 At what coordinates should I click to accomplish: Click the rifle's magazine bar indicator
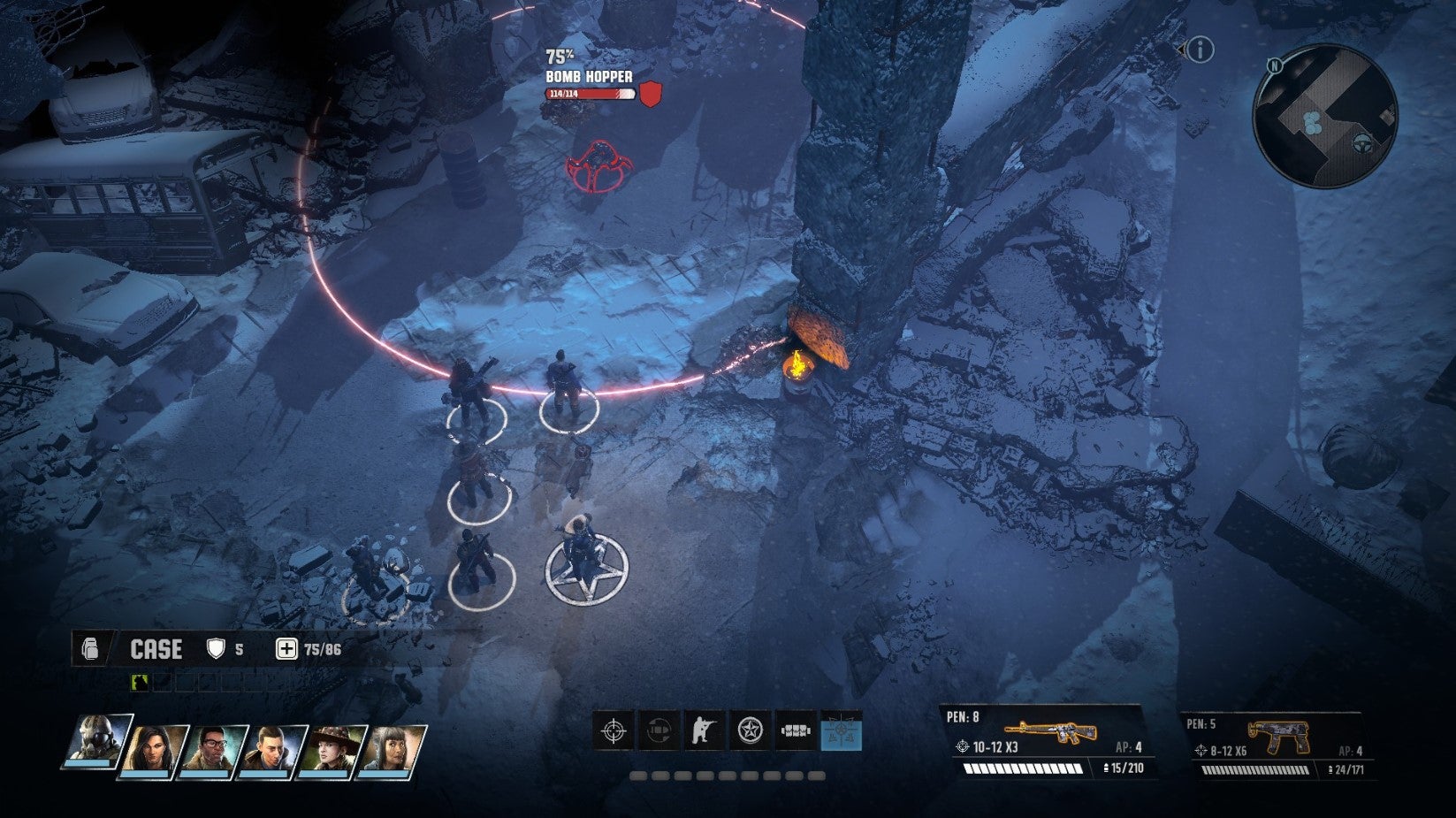pyautogui.click(x=1021, y=768)
